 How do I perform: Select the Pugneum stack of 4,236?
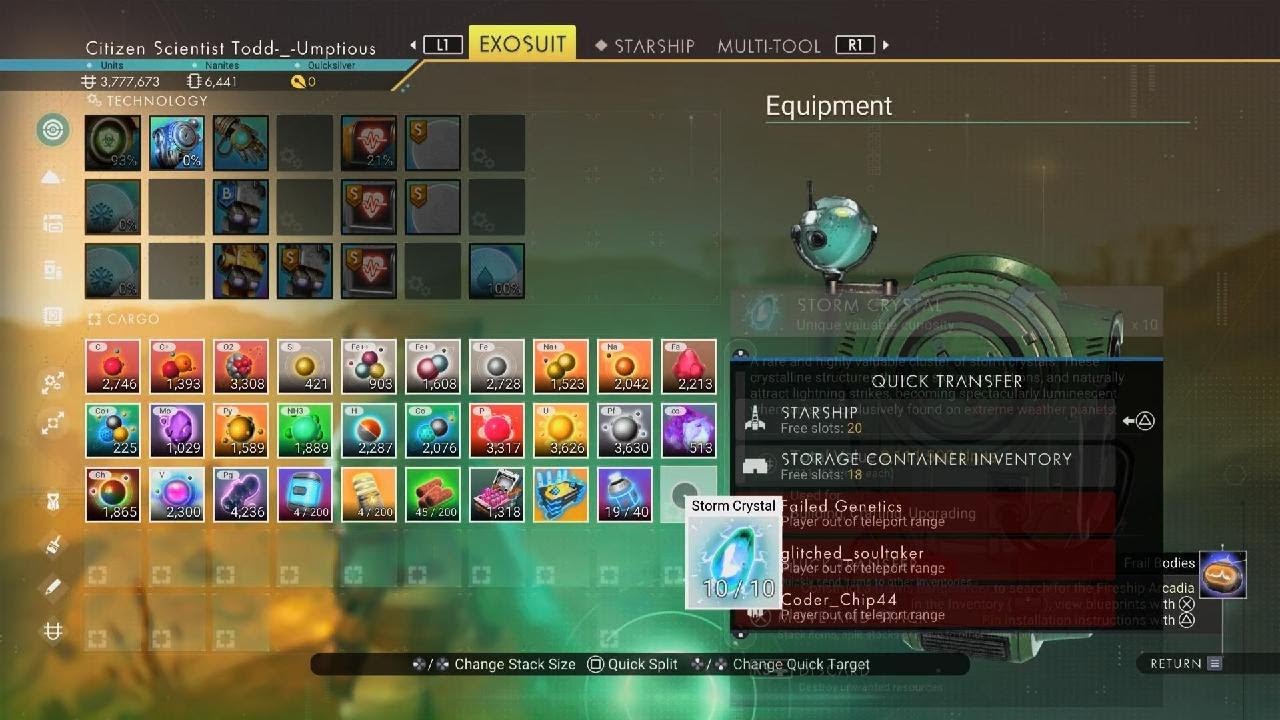click(241, 495)
